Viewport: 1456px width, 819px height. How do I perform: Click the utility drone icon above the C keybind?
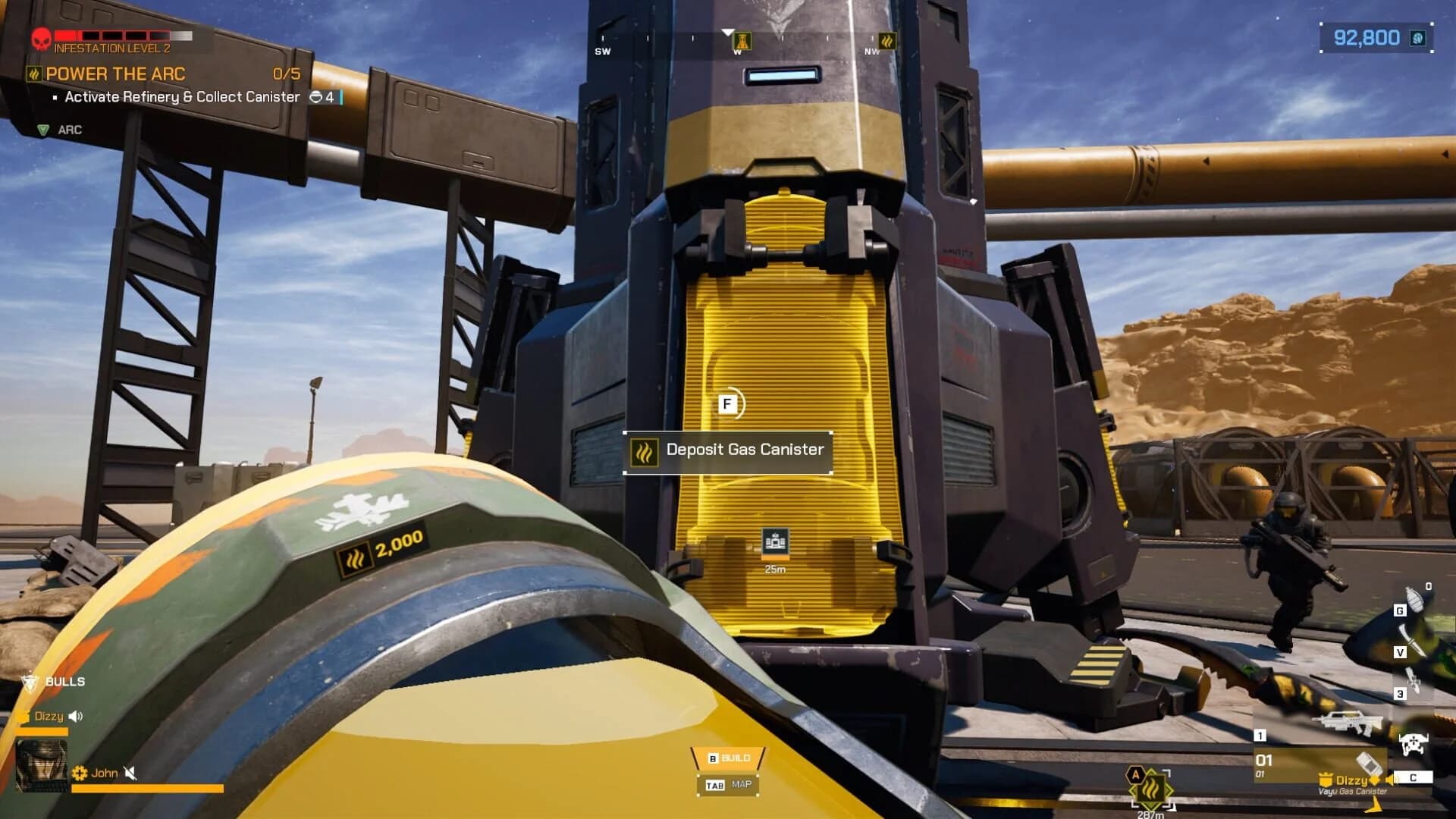[1414, 745]
